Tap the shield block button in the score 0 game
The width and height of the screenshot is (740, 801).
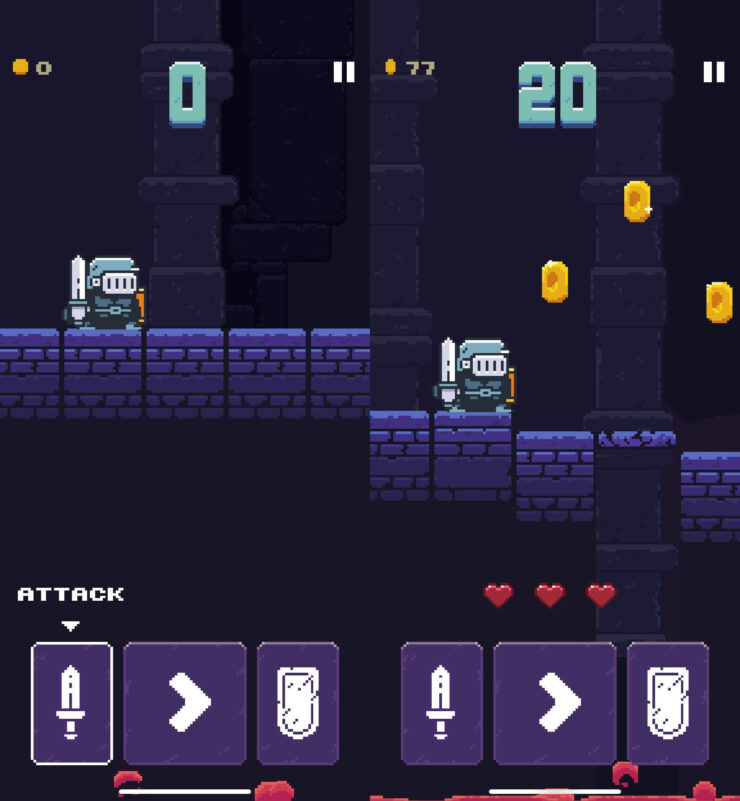click(x=298, y=703)
